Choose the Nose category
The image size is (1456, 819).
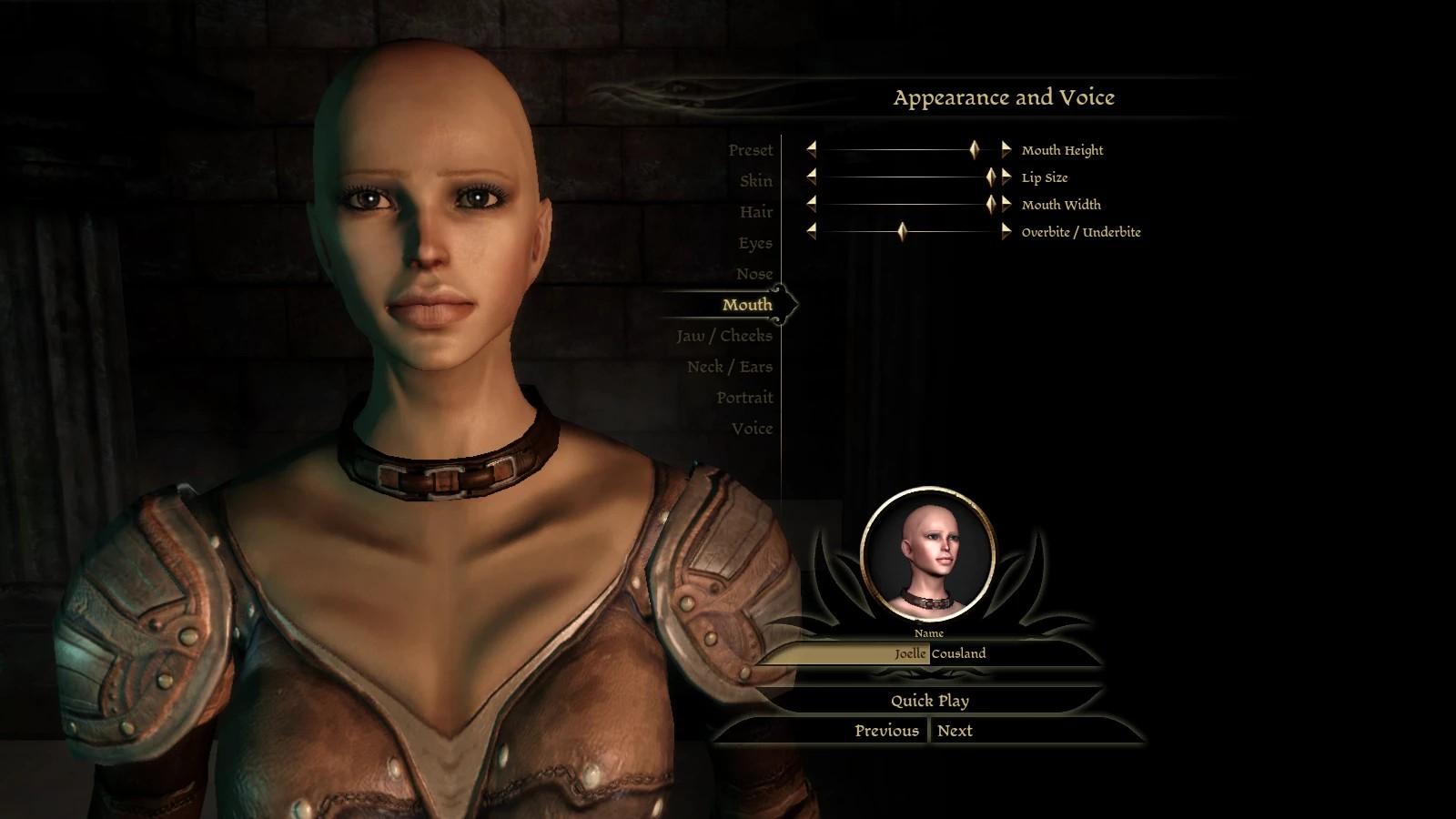[754, 274]
